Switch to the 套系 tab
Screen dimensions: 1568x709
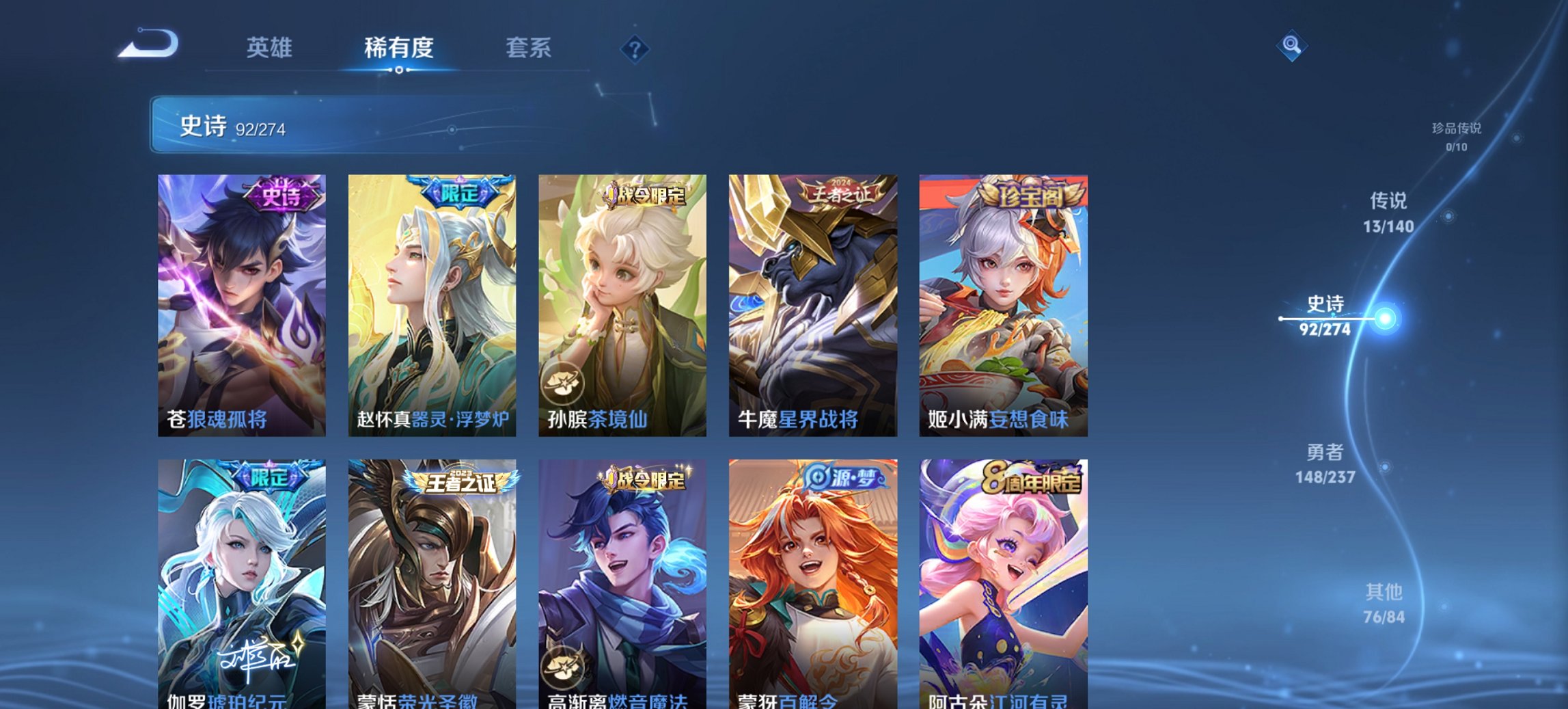click(528, 49)
